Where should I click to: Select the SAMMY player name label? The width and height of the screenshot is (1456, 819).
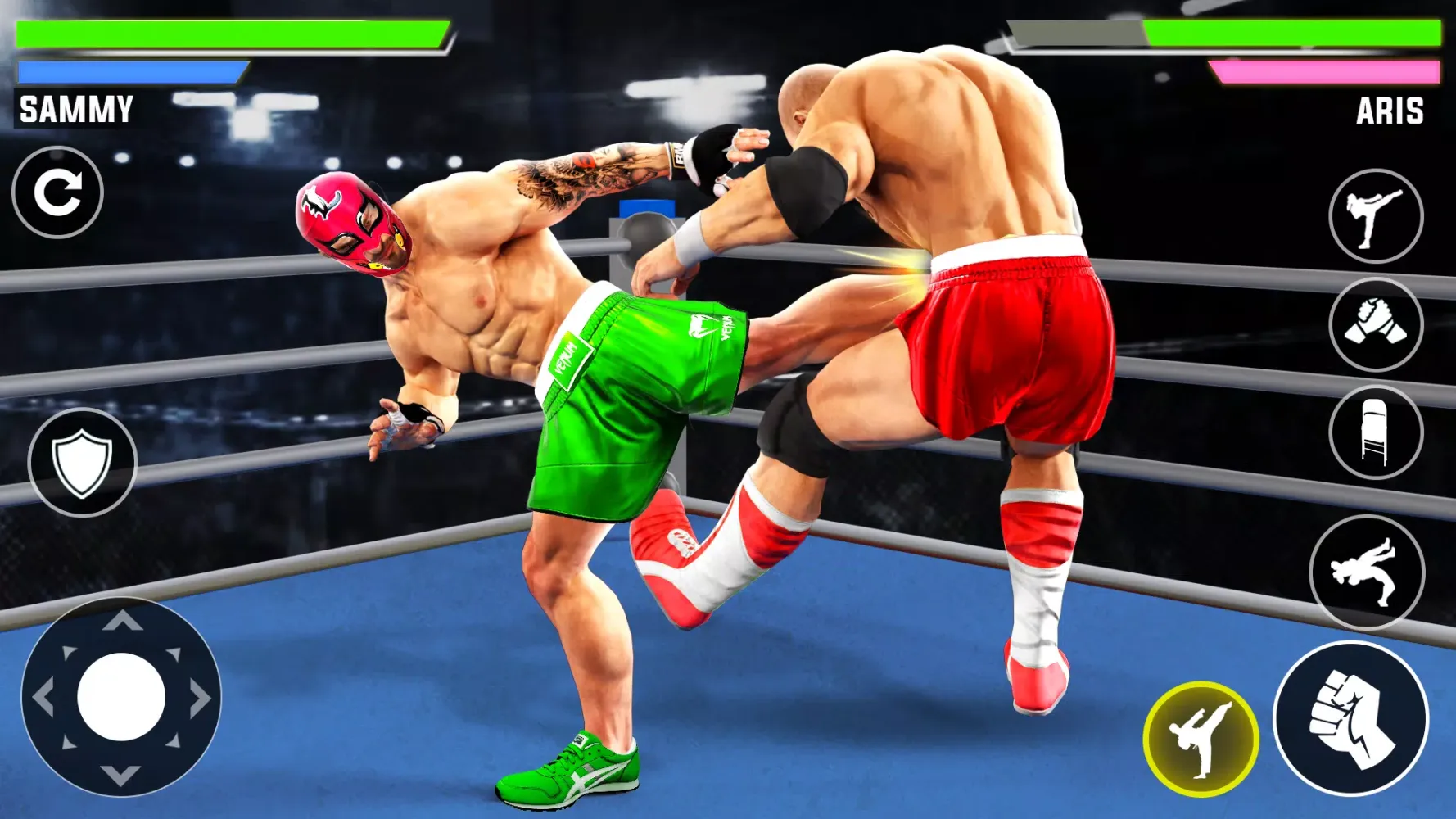76,108
